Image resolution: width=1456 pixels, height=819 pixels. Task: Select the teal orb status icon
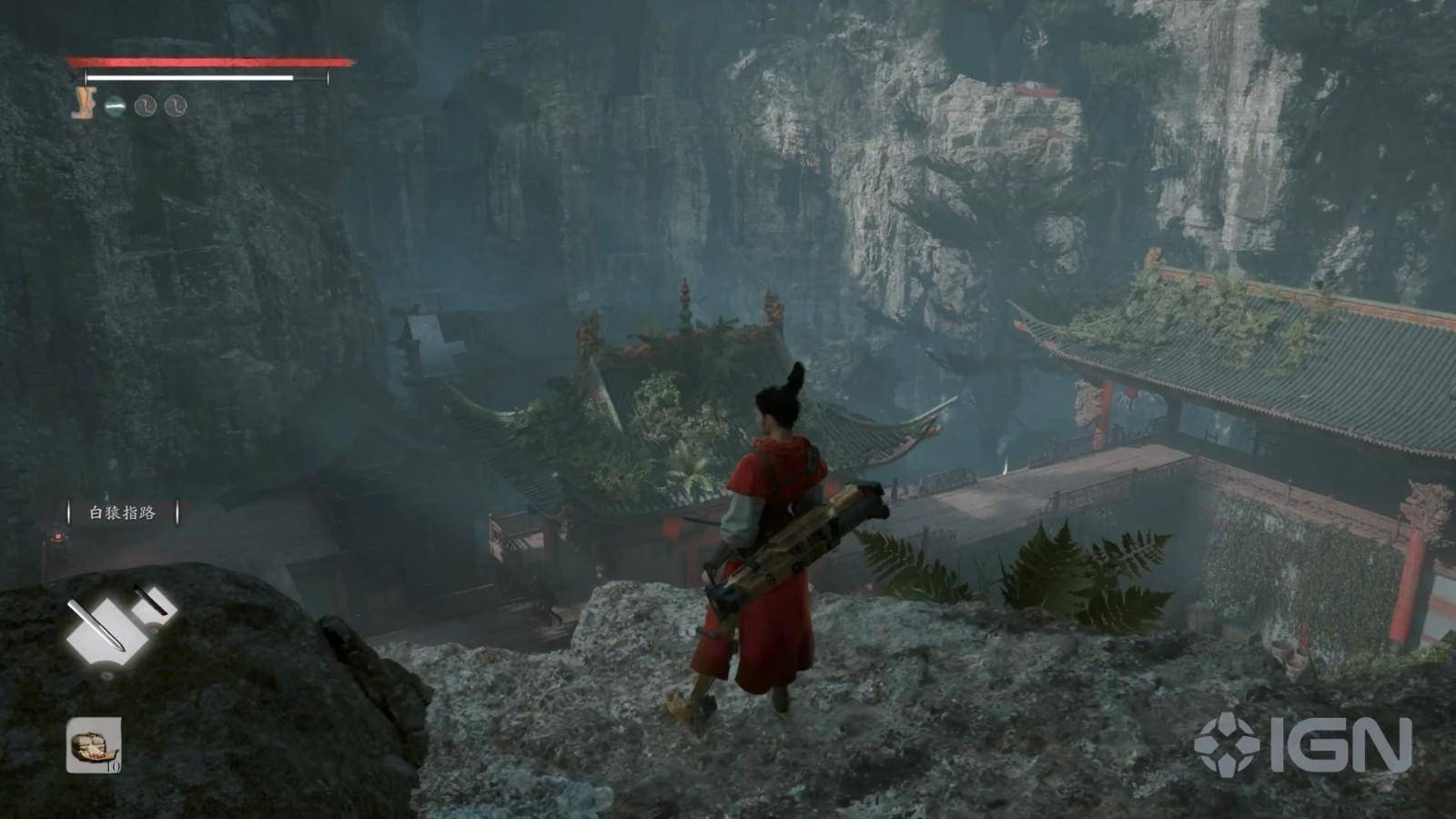pos(115,106)
